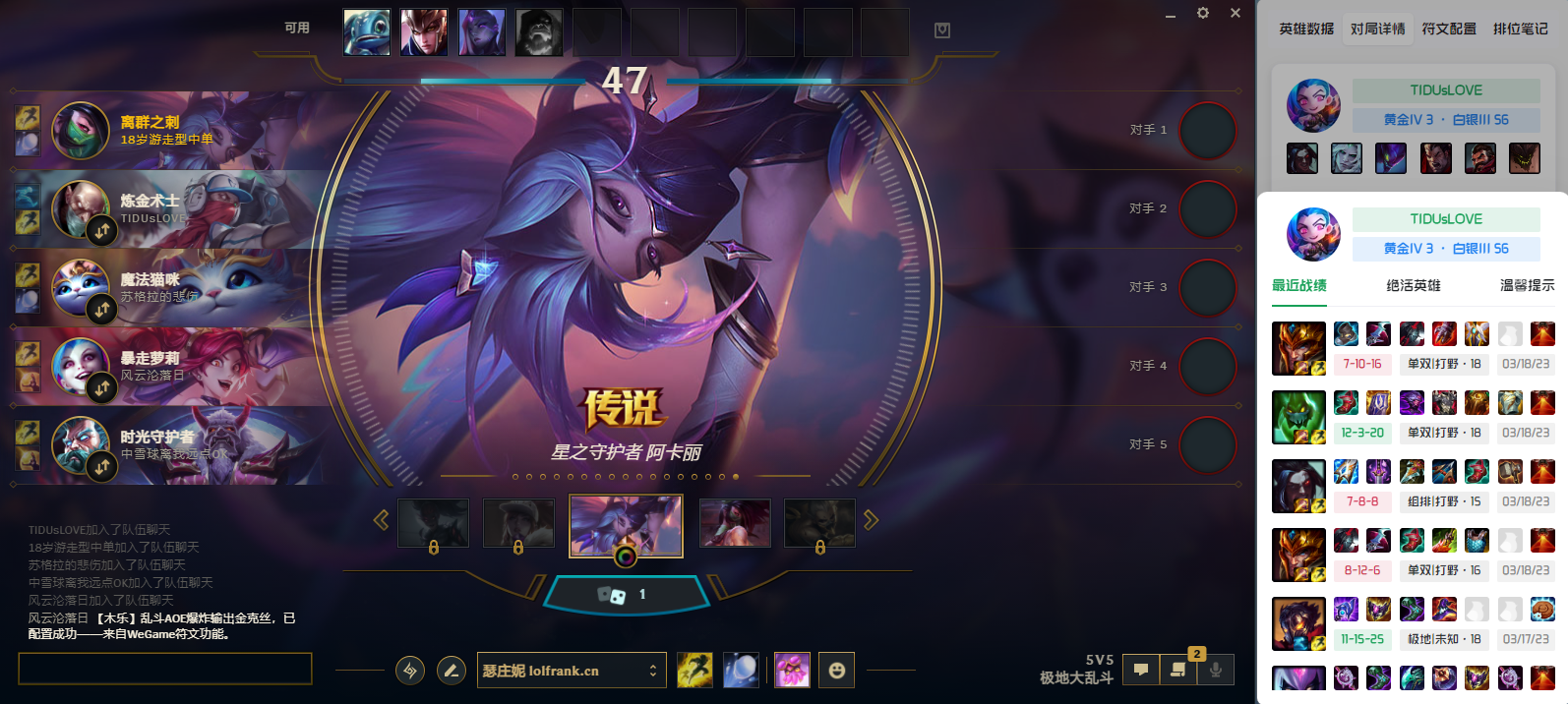Open the emote selection button

(837, 671)
